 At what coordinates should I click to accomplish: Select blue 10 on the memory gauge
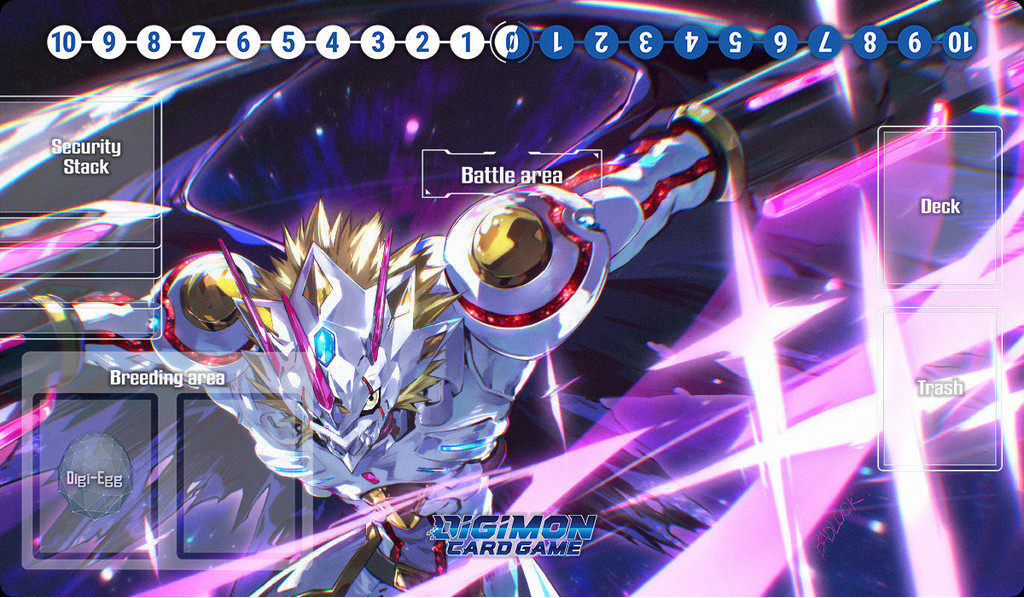coord(959,43)
